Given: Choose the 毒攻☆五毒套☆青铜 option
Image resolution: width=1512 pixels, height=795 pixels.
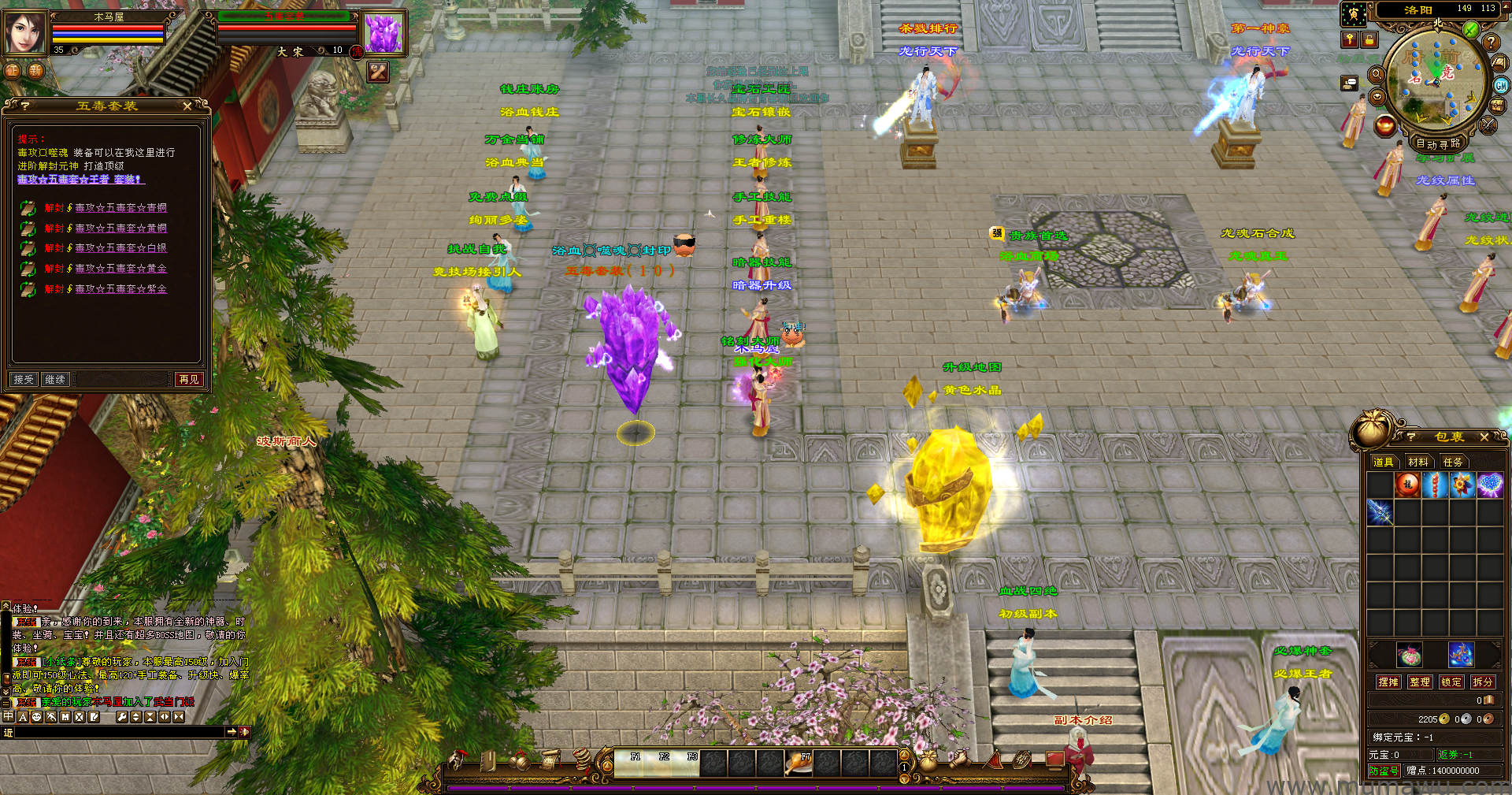Looking at the screenshot, I should pos(120,208).
